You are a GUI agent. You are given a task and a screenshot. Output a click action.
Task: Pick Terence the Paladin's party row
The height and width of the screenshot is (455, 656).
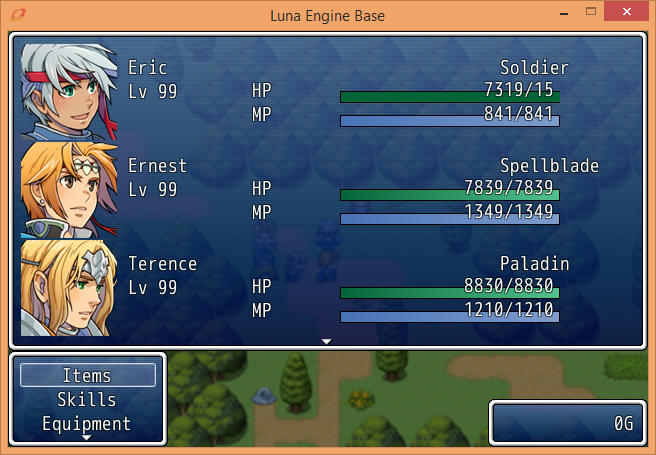(x=340, y=288)
